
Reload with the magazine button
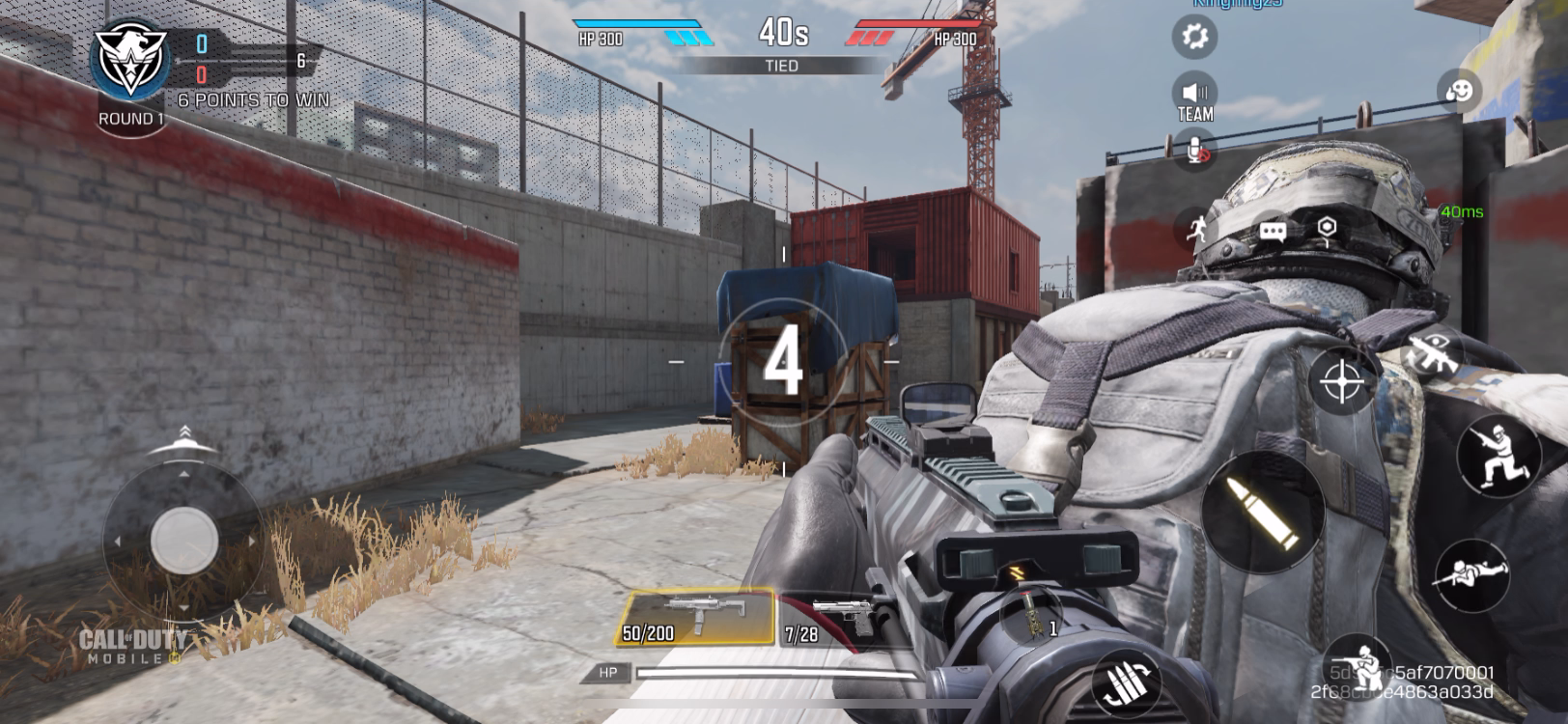click(x=1126, y=684)
